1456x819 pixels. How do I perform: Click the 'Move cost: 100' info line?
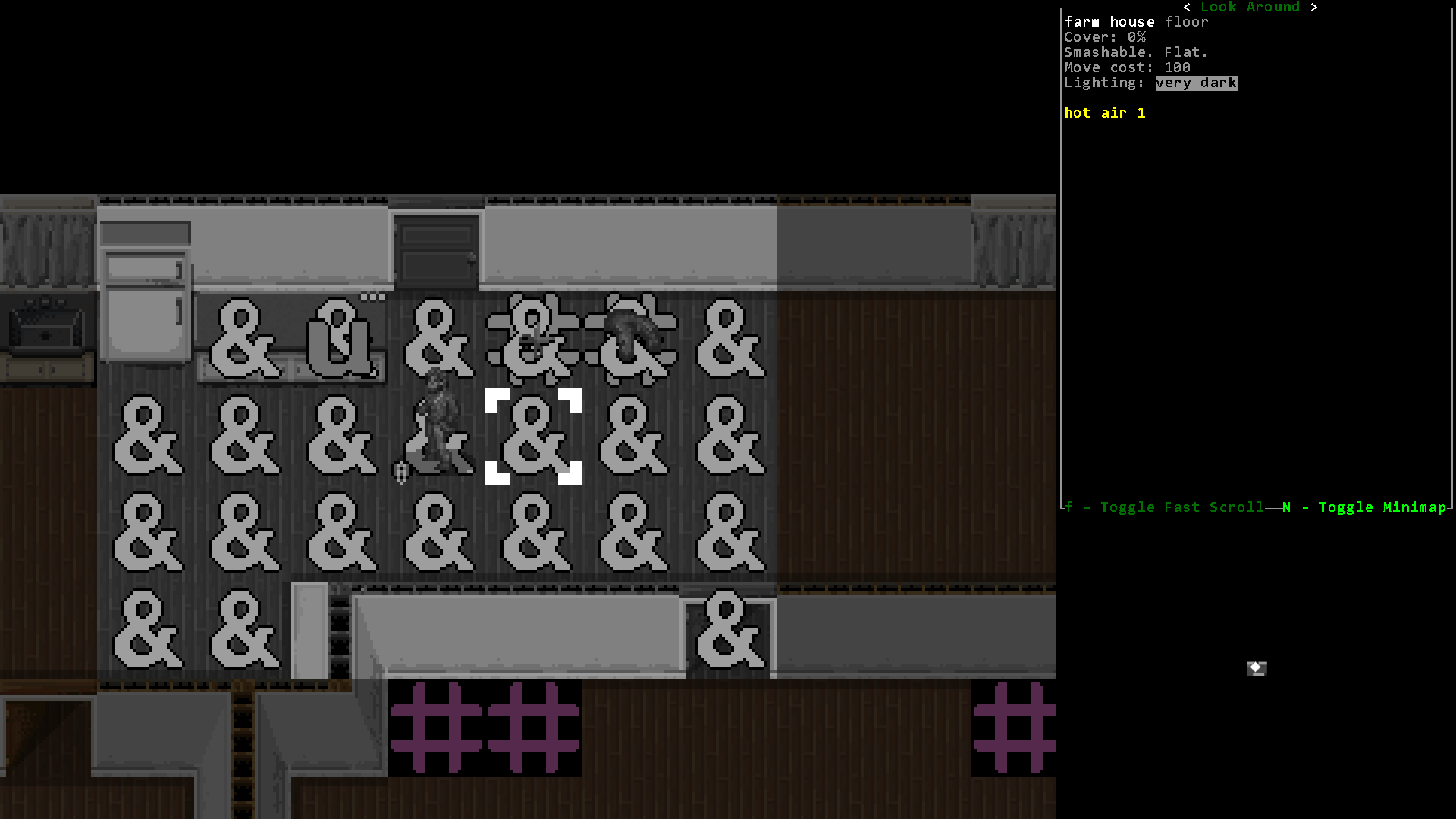1127,67
